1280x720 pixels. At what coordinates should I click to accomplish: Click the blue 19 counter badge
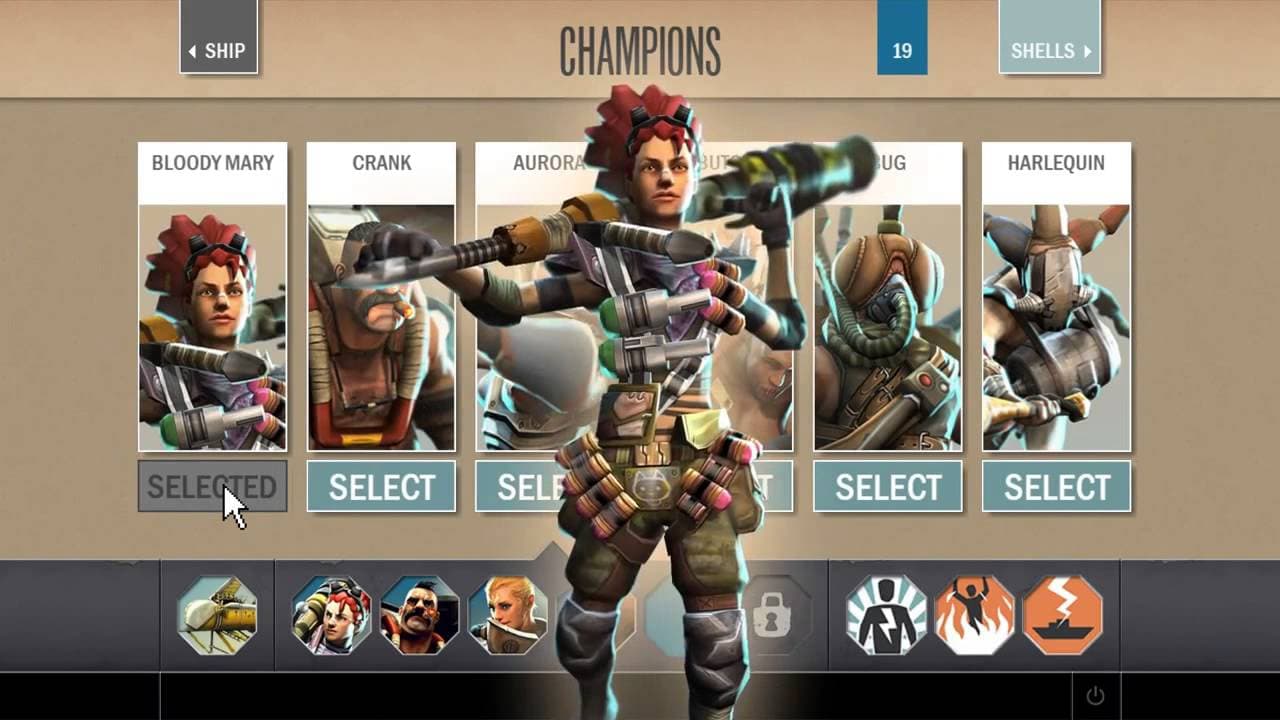902,47
